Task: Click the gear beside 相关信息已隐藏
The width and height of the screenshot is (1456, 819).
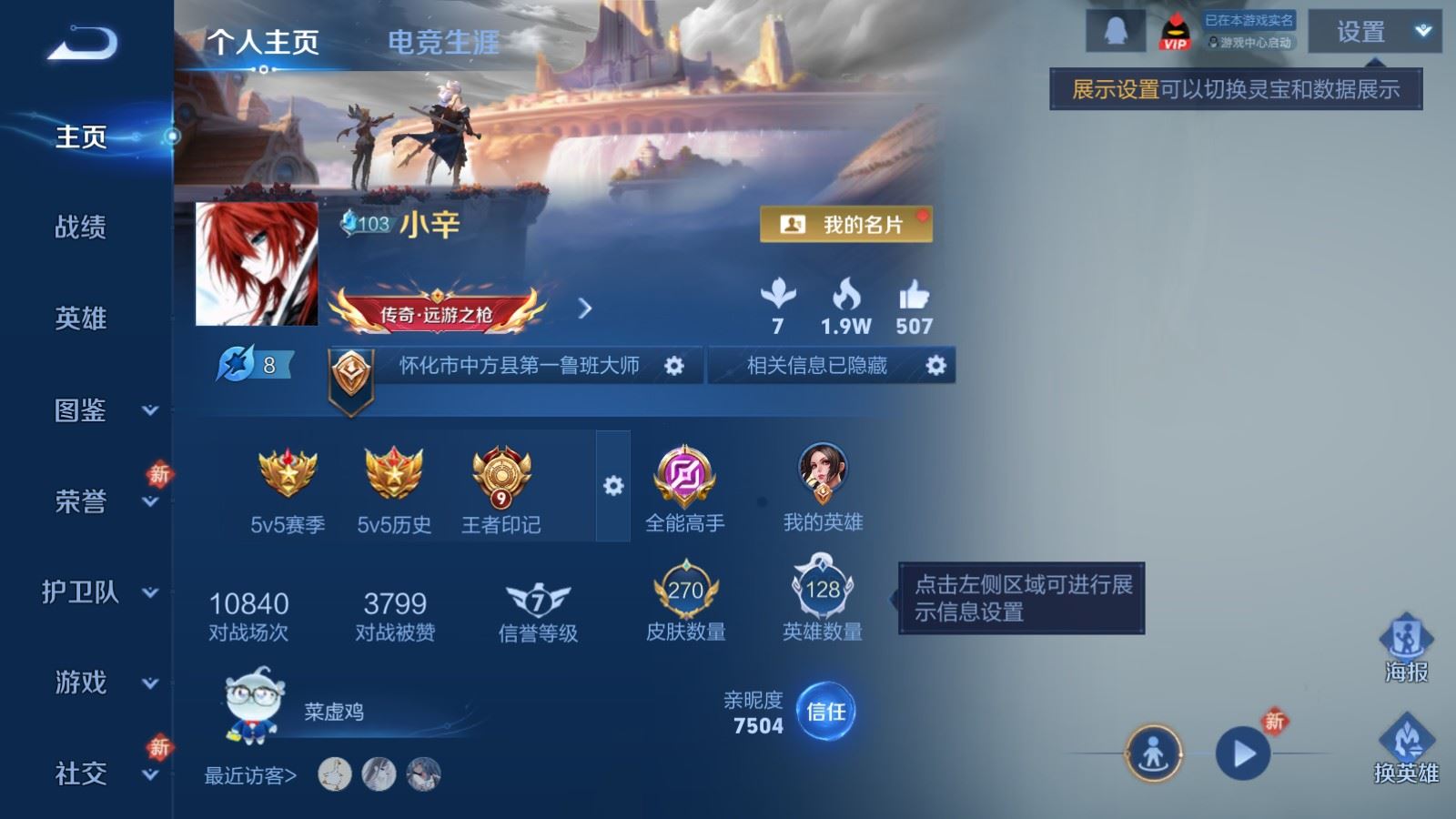Action: pos(935,365)
